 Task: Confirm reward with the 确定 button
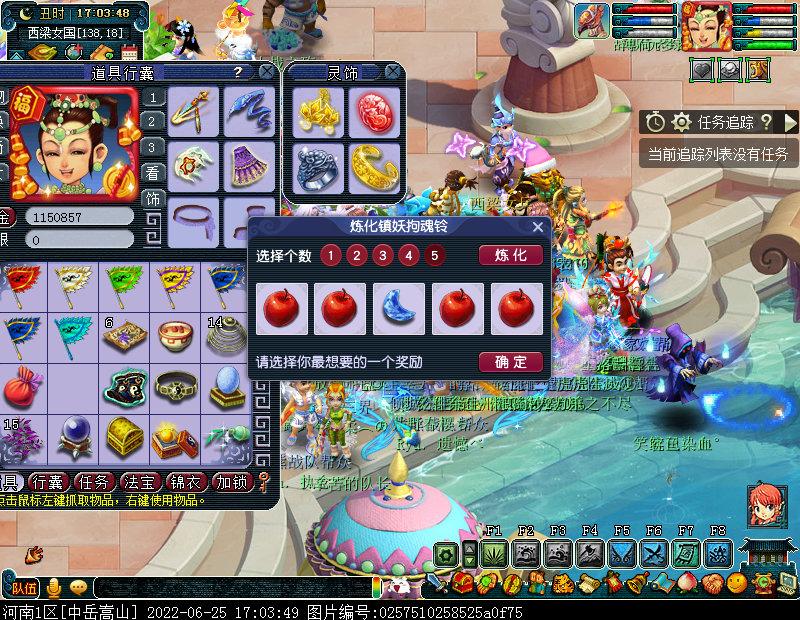coord(511,362)
